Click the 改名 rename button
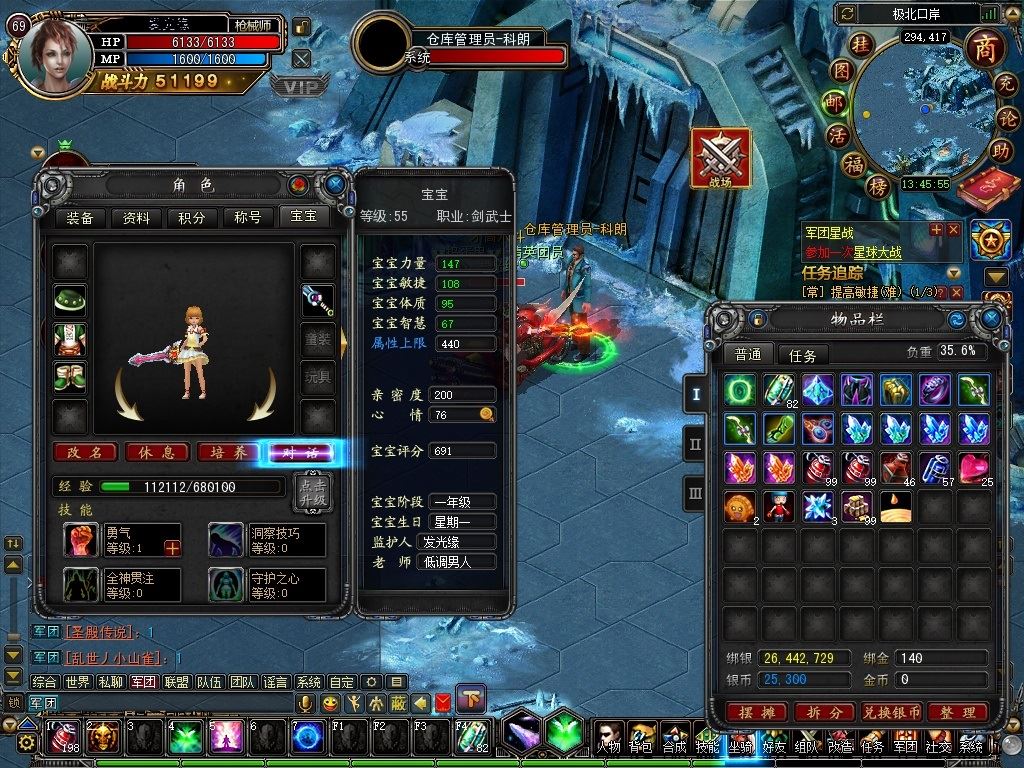Image resolution: width=1024 pixels, height=768 pixels. (x=85, y=452)
